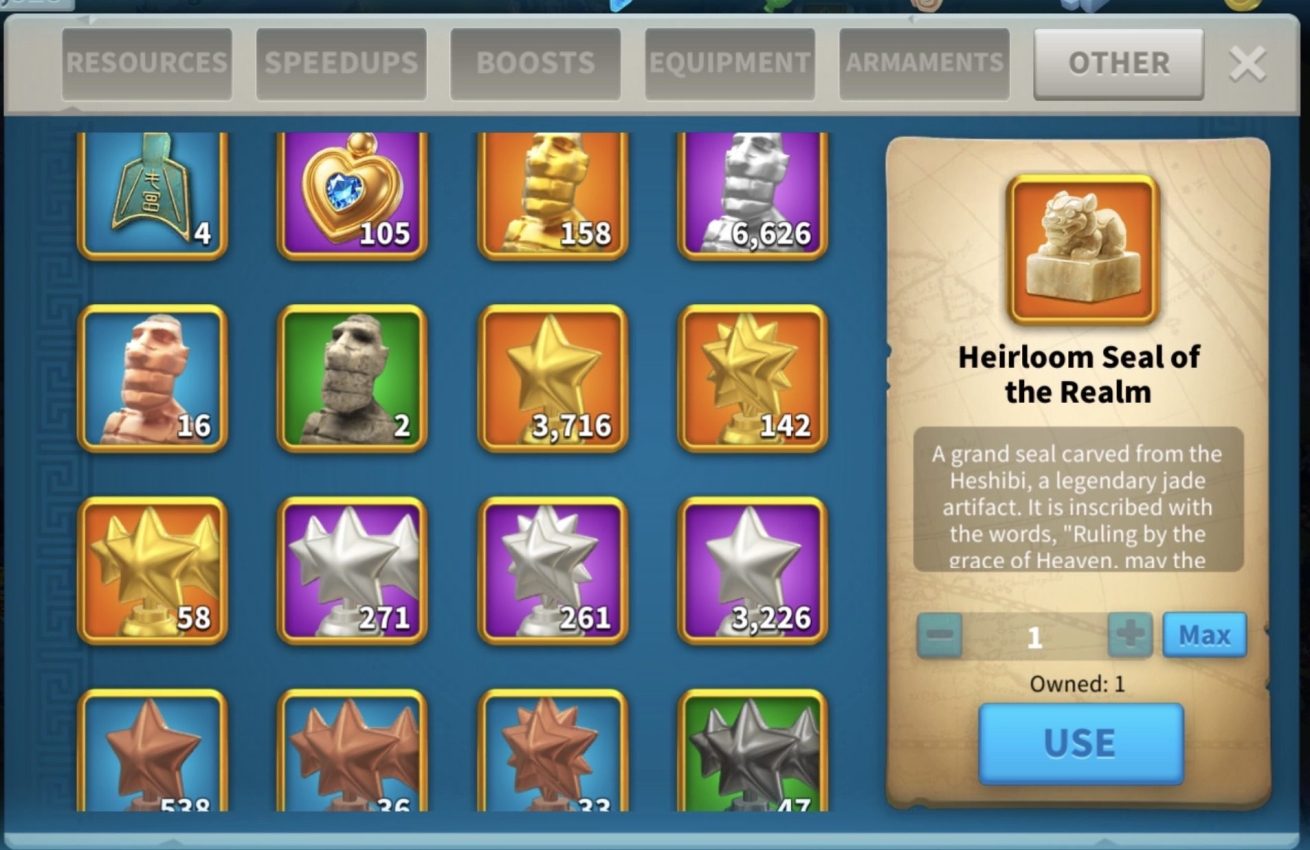Viewport: 1310px width, 850px height.
Task: Pick the bronze statue with 16 count
Action: pyautogui.click(x=152, y=378)
